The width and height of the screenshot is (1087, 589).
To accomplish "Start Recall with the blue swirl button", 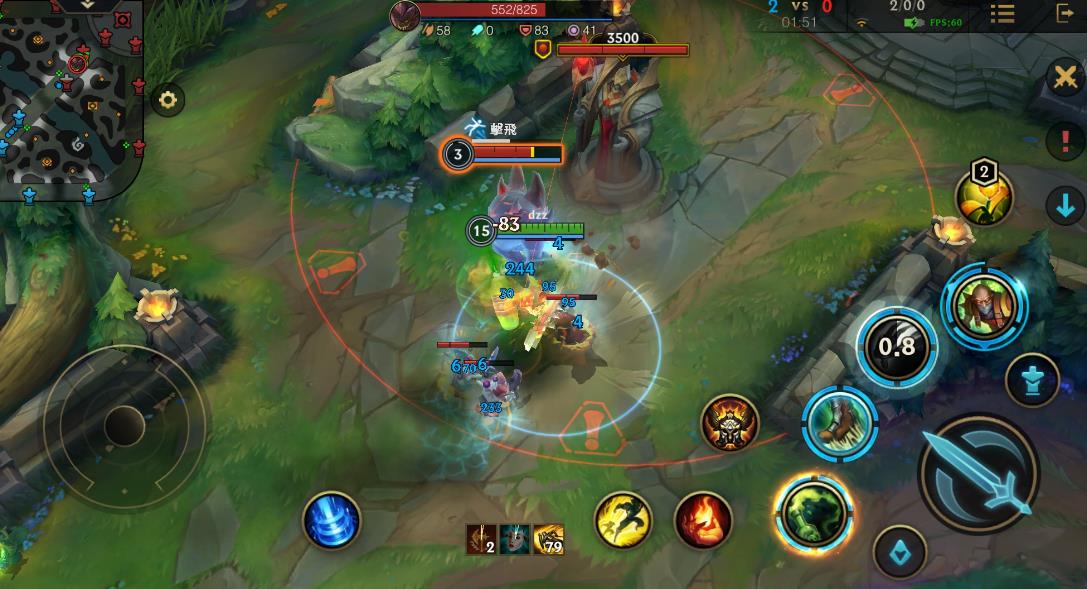I will pos(332,520).
